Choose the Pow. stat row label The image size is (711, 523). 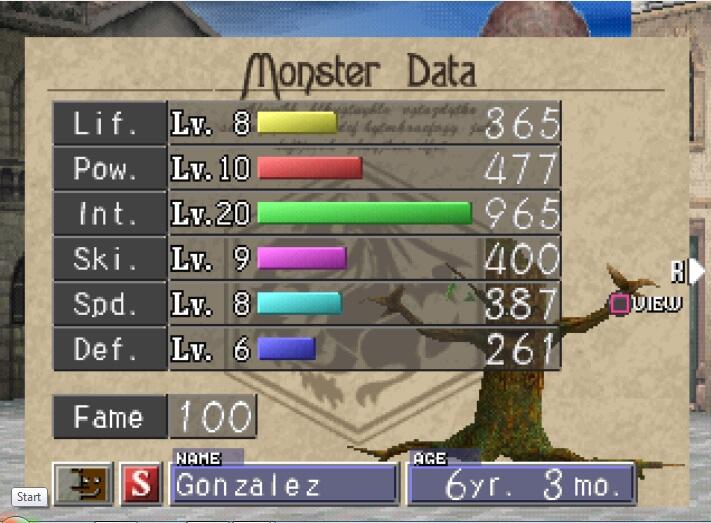point(109,168)
